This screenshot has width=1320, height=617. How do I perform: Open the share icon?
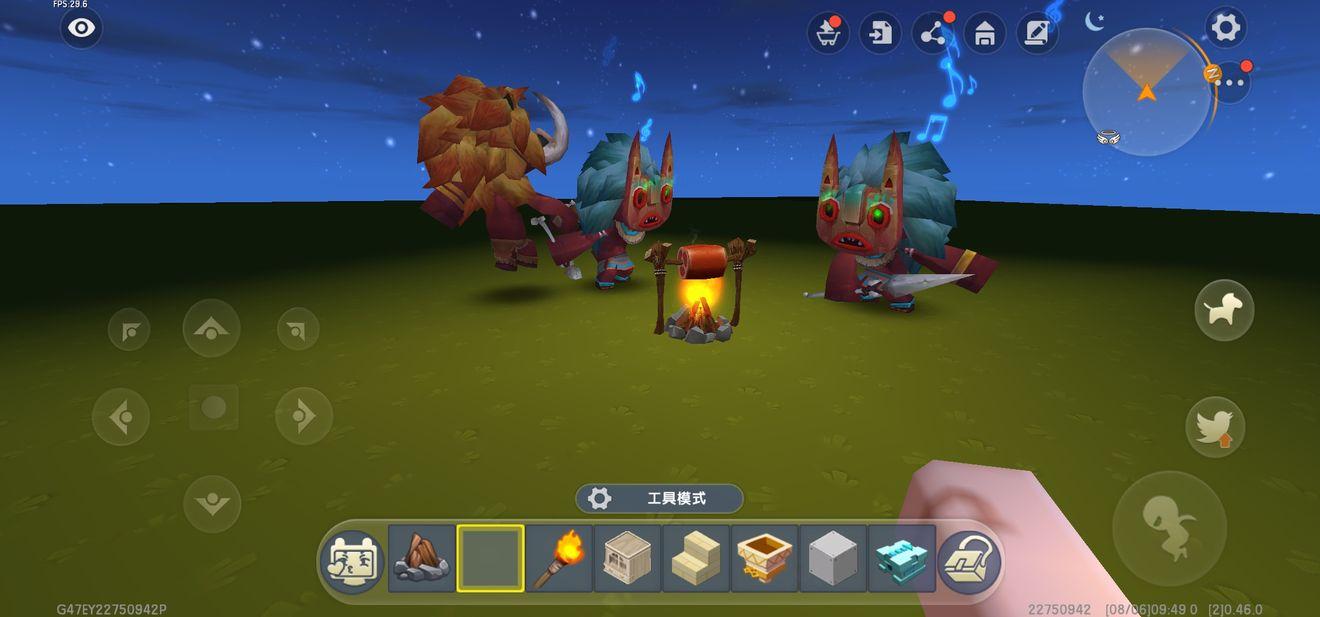[x=933, y=34]
